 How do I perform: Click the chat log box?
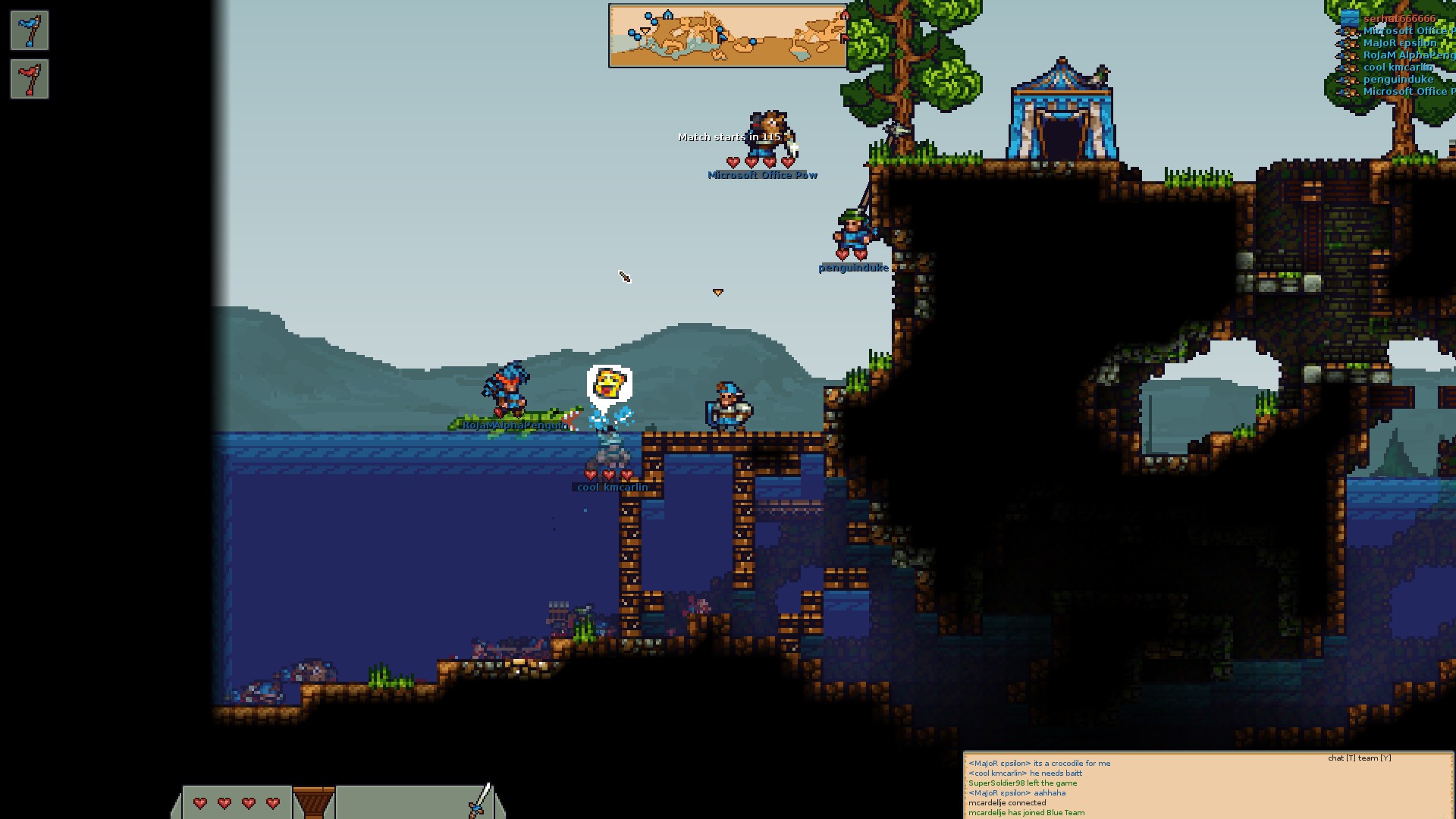(x=1207, y=785)
